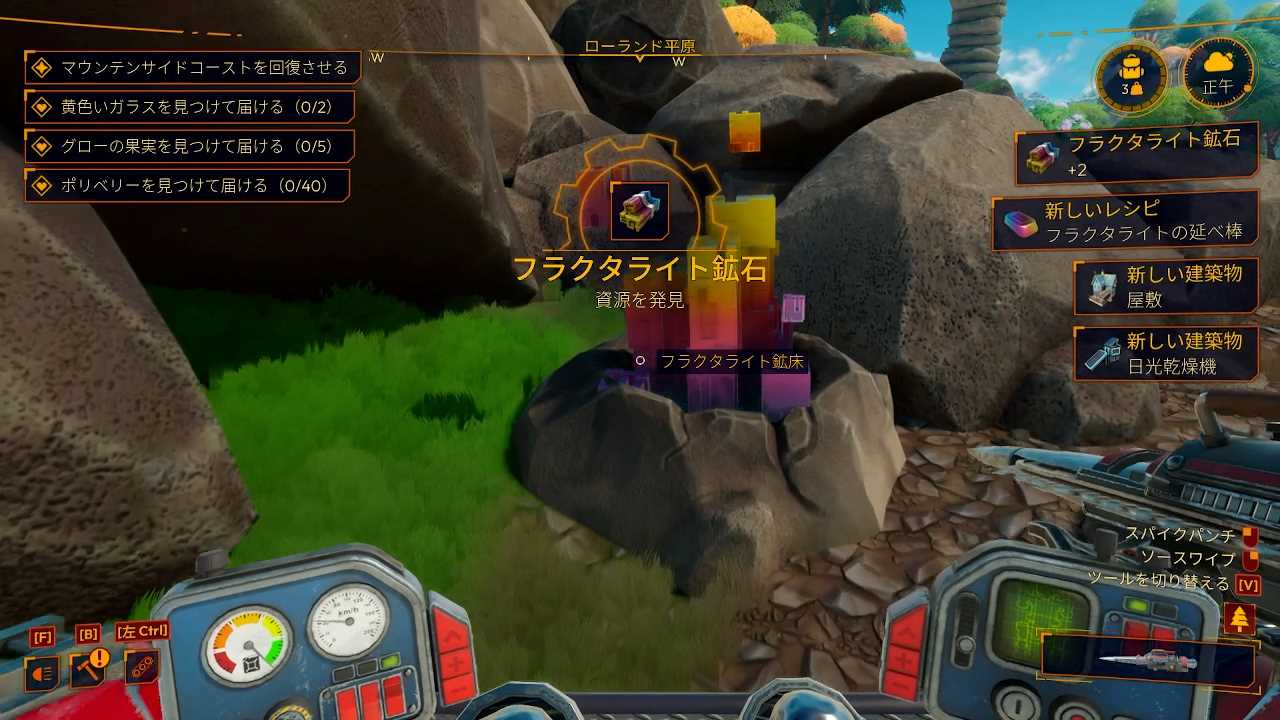The height and width of the screenshot is (720, 1280).
Task: Click the フラクタライト鉱石 discovery icon
Action: coord(640,210)
